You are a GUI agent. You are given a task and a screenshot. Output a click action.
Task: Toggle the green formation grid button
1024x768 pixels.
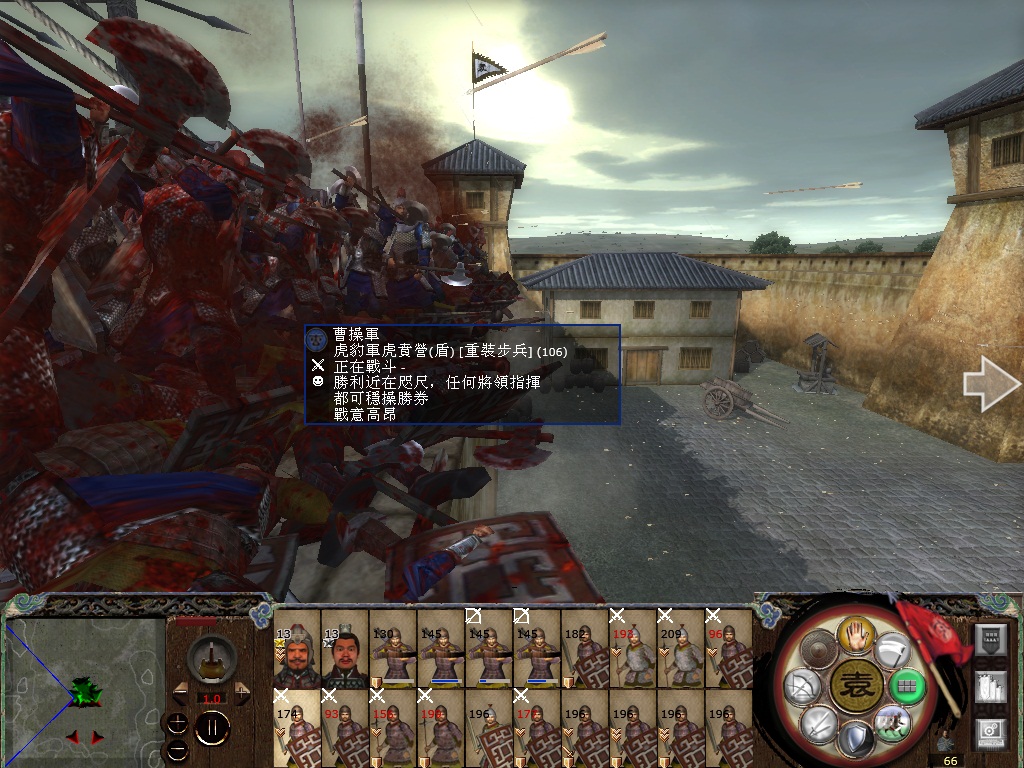(907, 687)
